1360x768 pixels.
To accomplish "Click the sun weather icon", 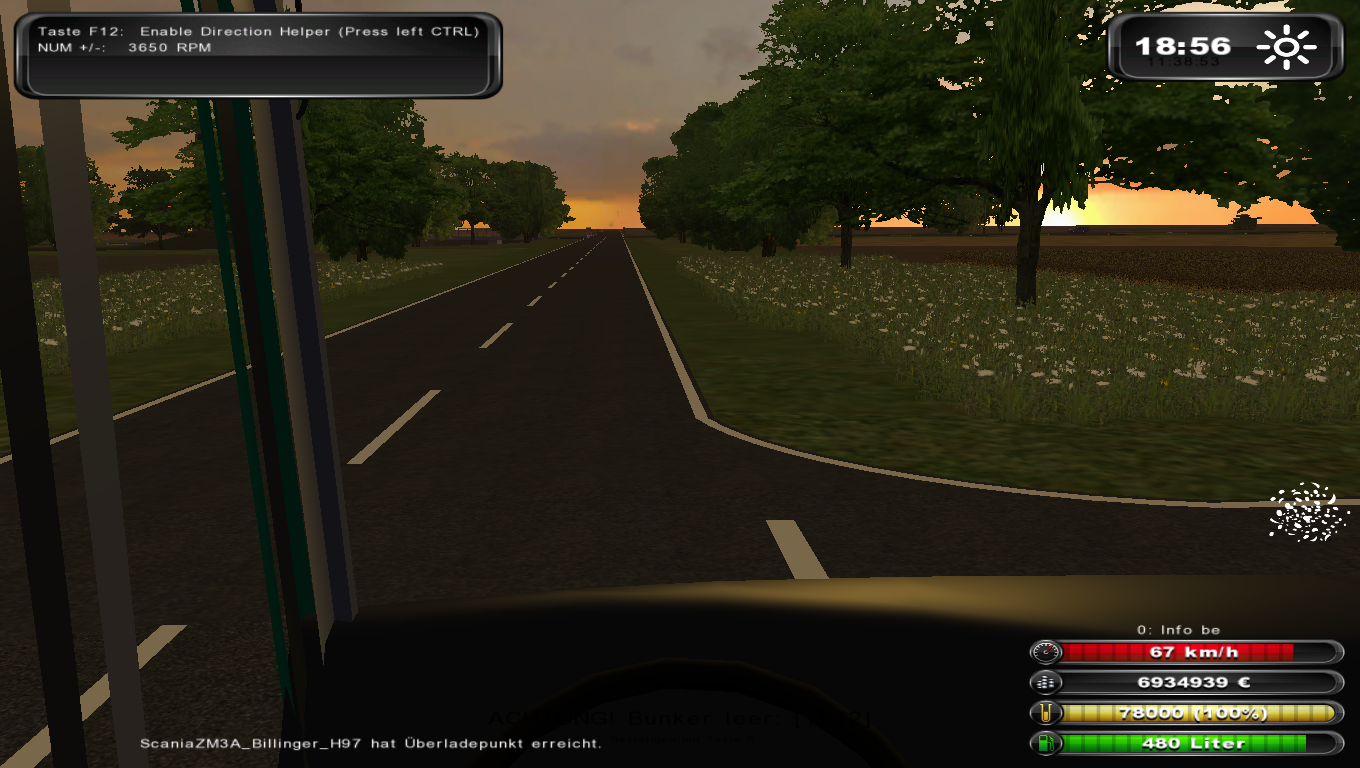I will coord(1287,47).
